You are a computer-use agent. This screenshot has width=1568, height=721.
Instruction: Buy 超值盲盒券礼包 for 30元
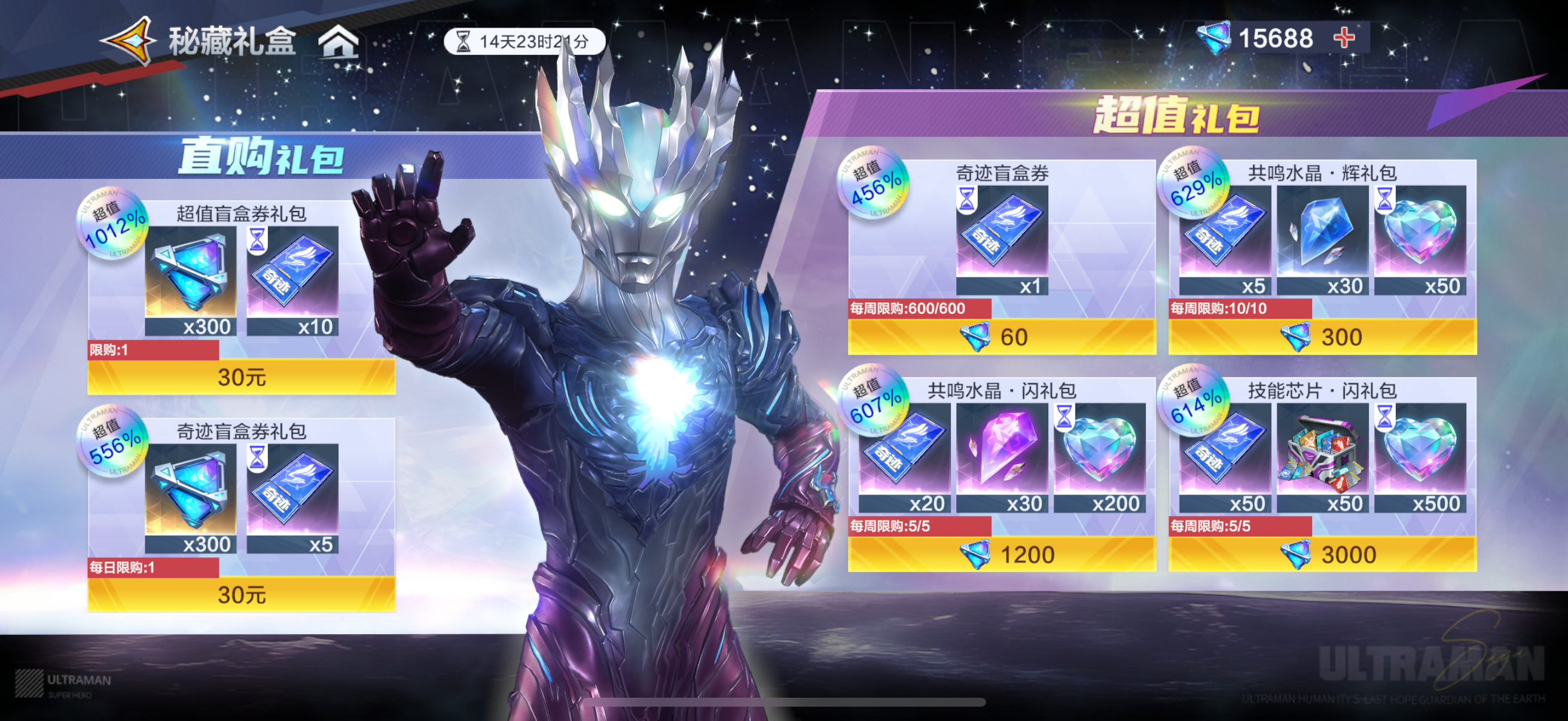tap(242, 377)
